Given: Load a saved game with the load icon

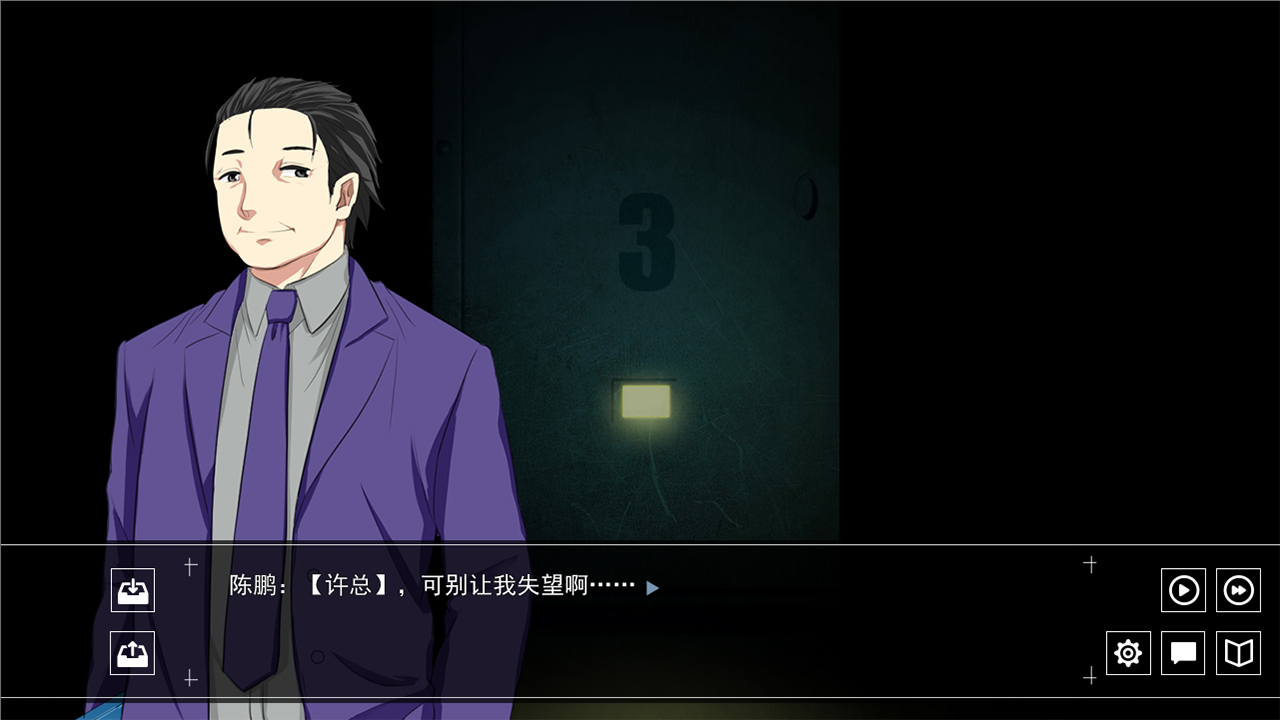Looking at the screenshot, I should [x=133, y=653].
